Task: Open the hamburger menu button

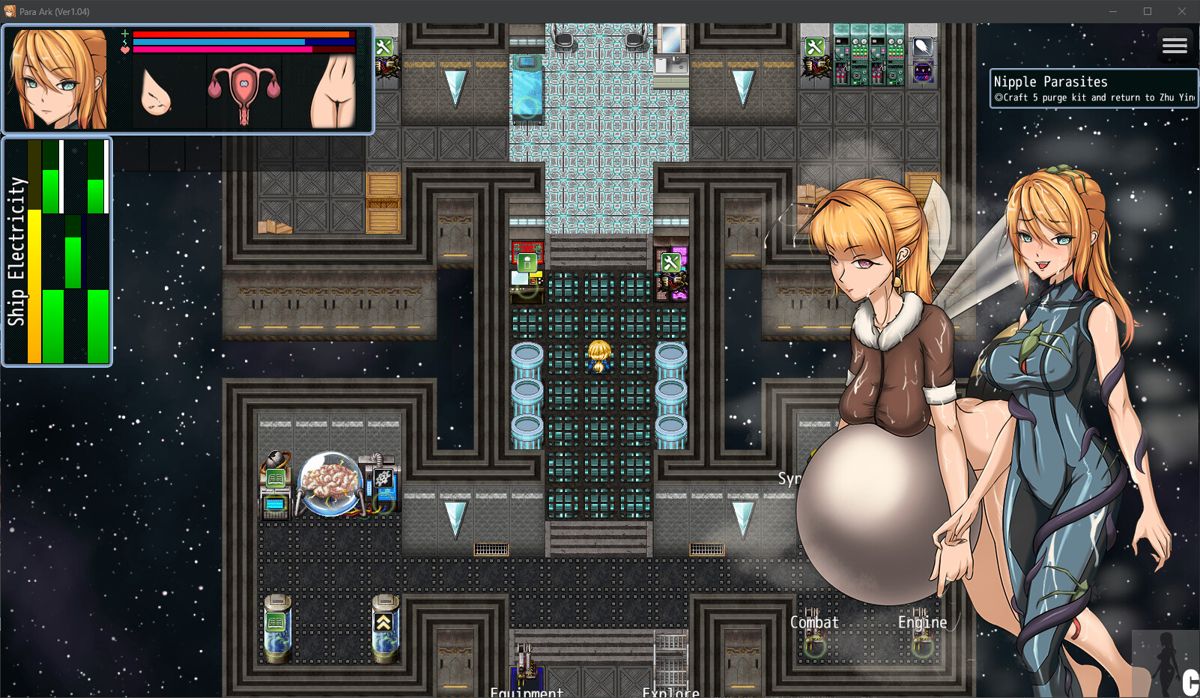Action: 1174,46
